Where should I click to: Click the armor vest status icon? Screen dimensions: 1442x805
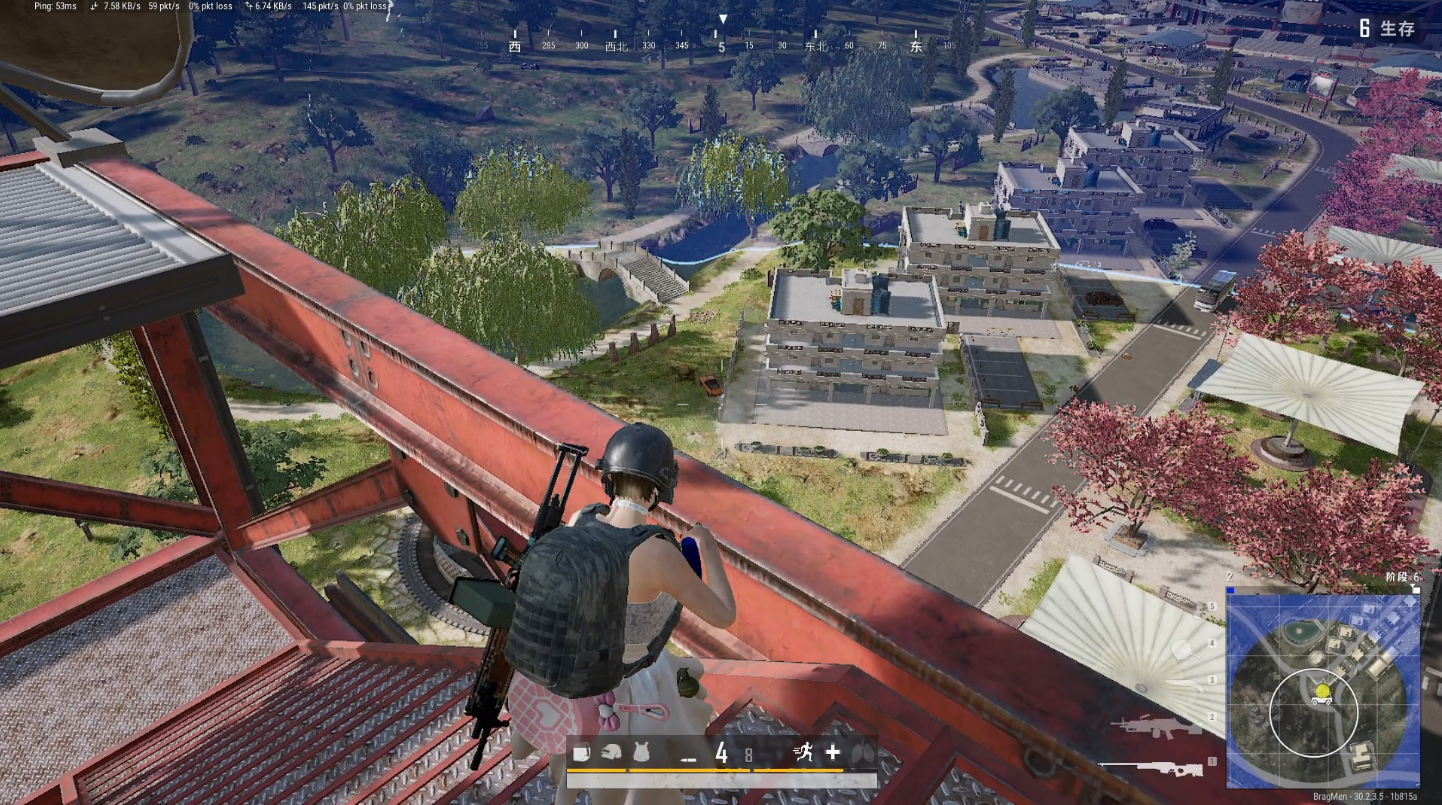[640, 754]
